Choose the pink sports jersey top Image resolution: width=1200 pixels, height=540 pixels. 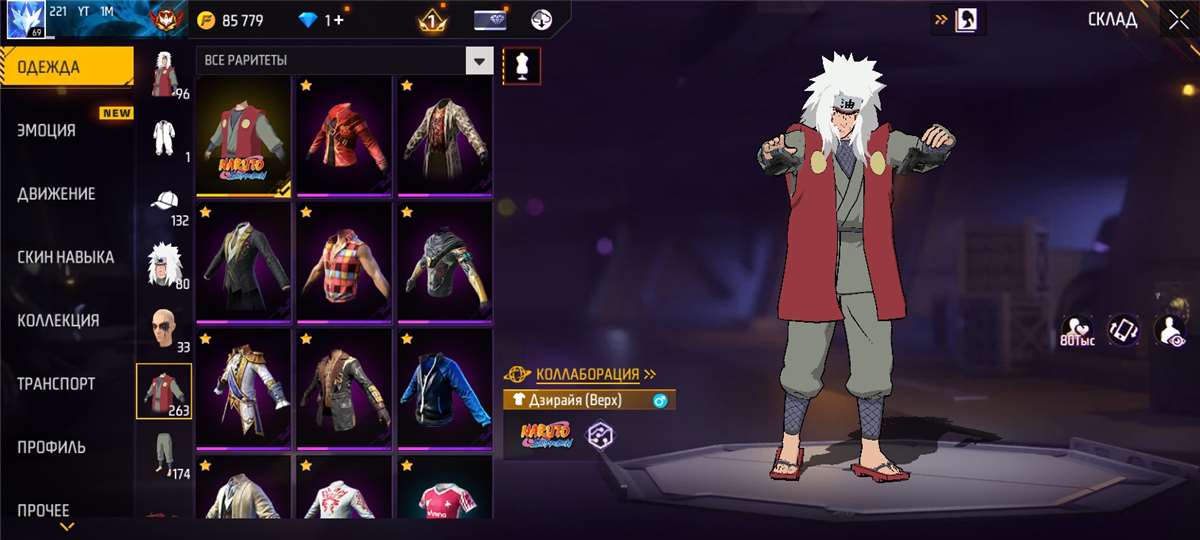444,492
